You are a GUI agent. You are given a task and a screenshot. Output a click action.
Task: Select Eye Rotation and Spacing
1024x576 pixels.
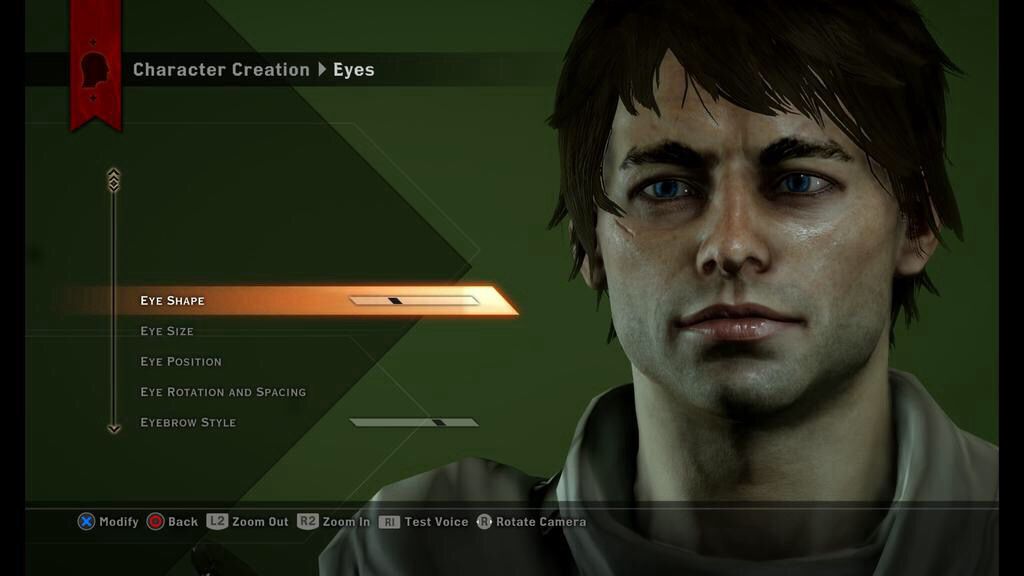point(223,392)
